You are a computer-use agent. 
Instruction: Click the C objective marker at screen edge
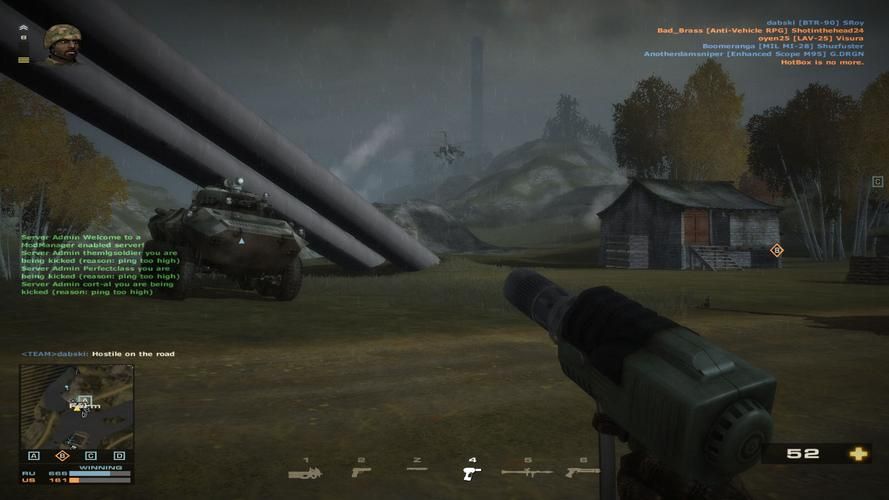pyautogui.click(x=877, y=182)
